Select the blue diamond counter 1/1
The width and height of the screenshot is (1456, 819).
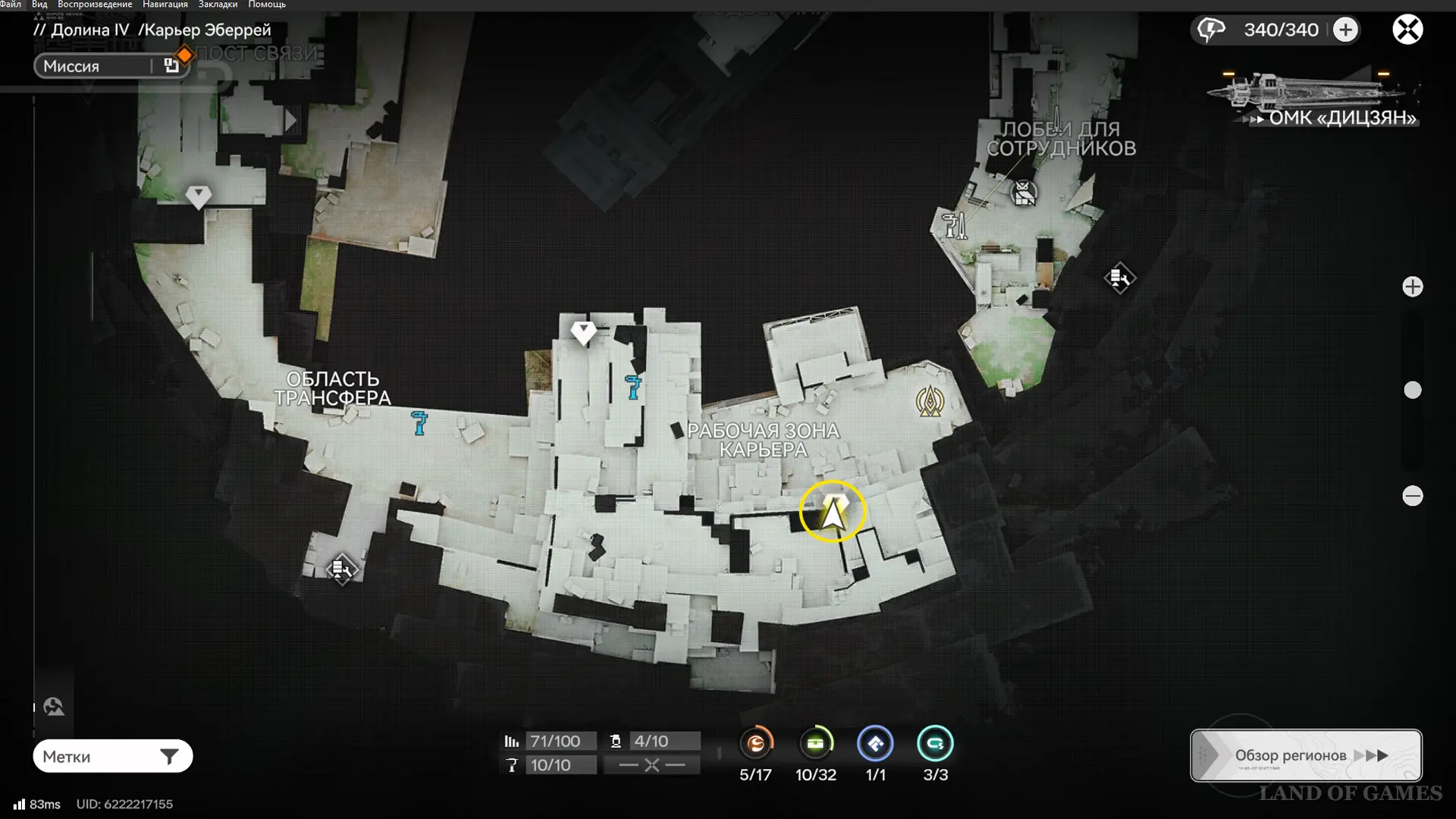[875, 744]
